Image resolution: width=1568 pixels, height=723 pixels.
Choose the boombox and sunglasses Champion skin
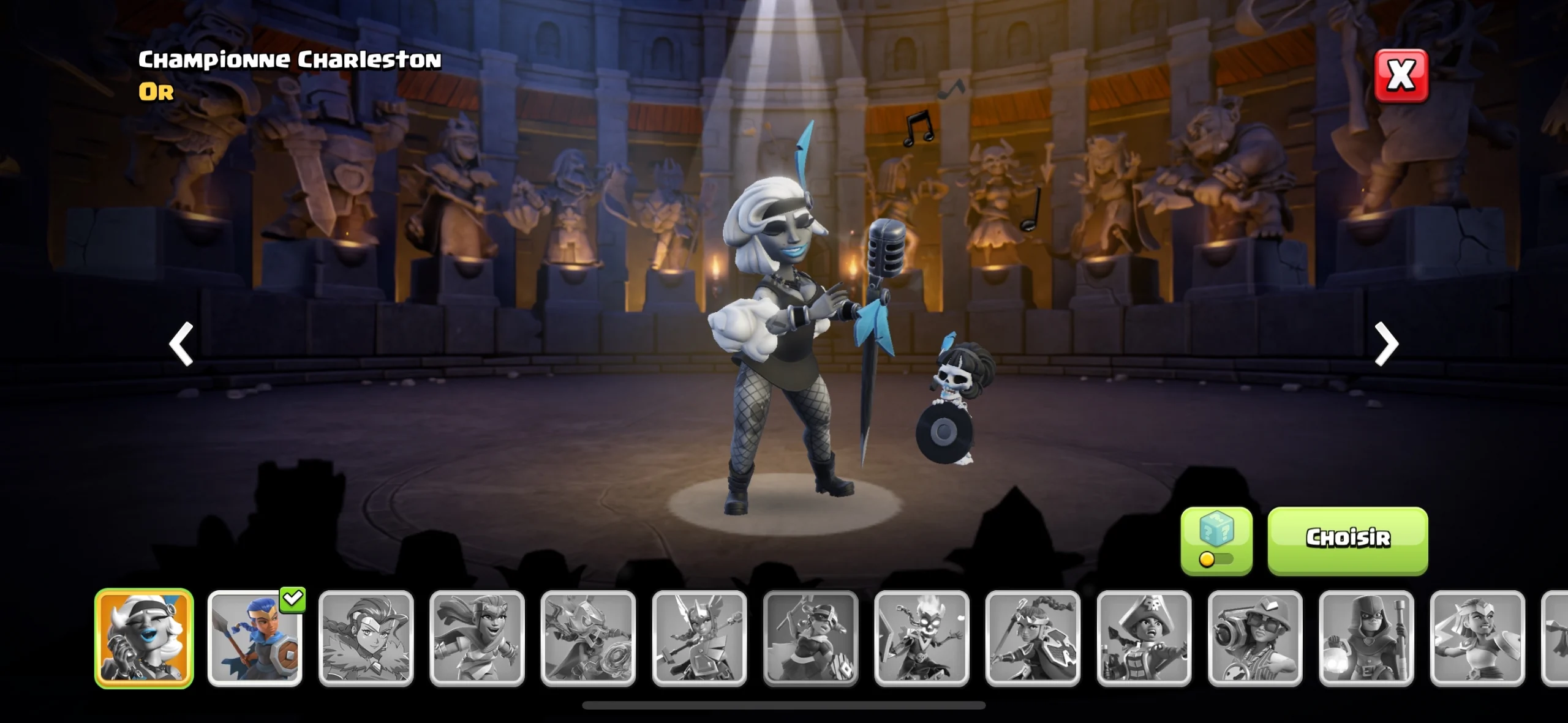[1255, 638]
